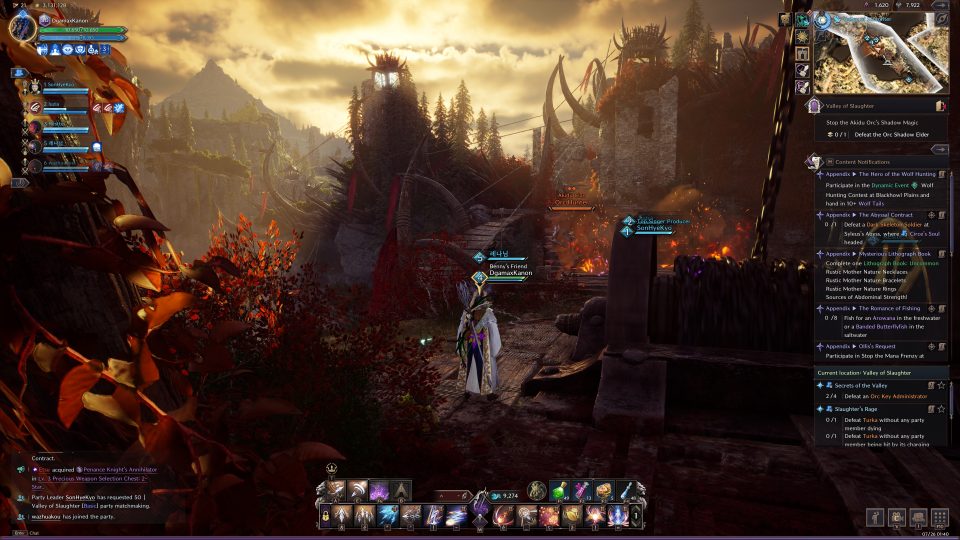Click the leave dungeon icon beside Valley of Slaughter
The width and height of the screenshot is (960, 540).
(x=939, y=104)
